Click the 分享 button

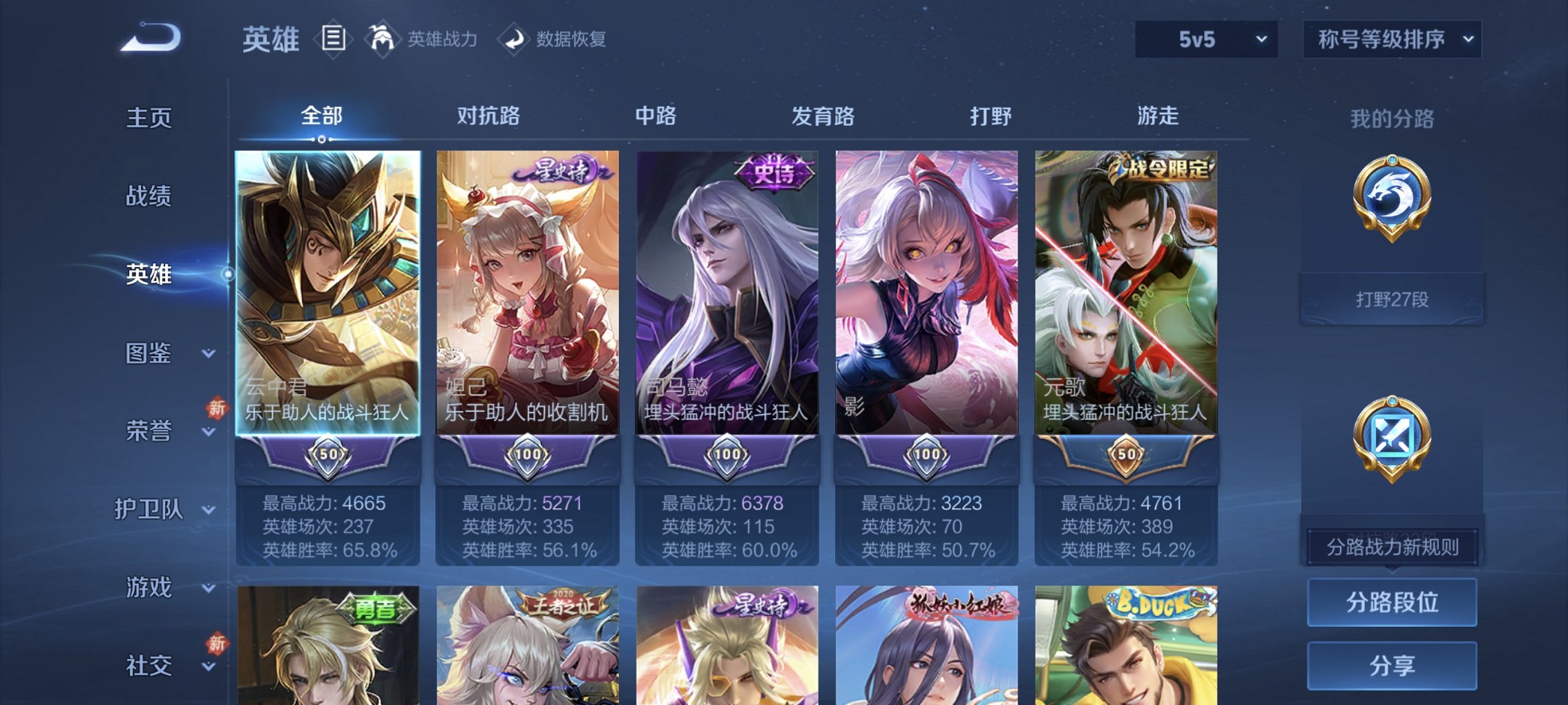point(1393,665)
